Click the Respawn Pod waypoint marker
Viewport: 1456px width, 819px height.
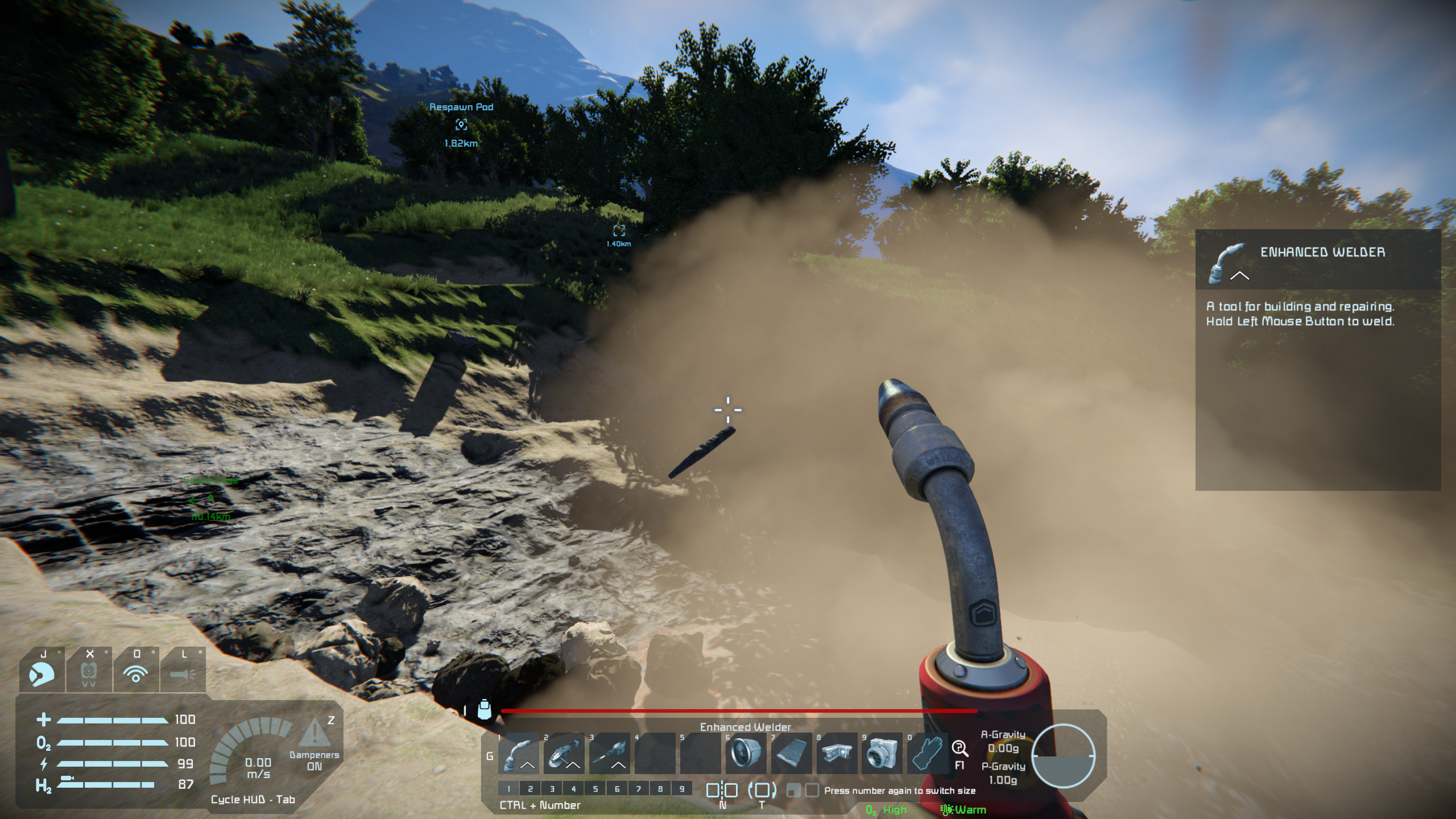click(461, 125)
